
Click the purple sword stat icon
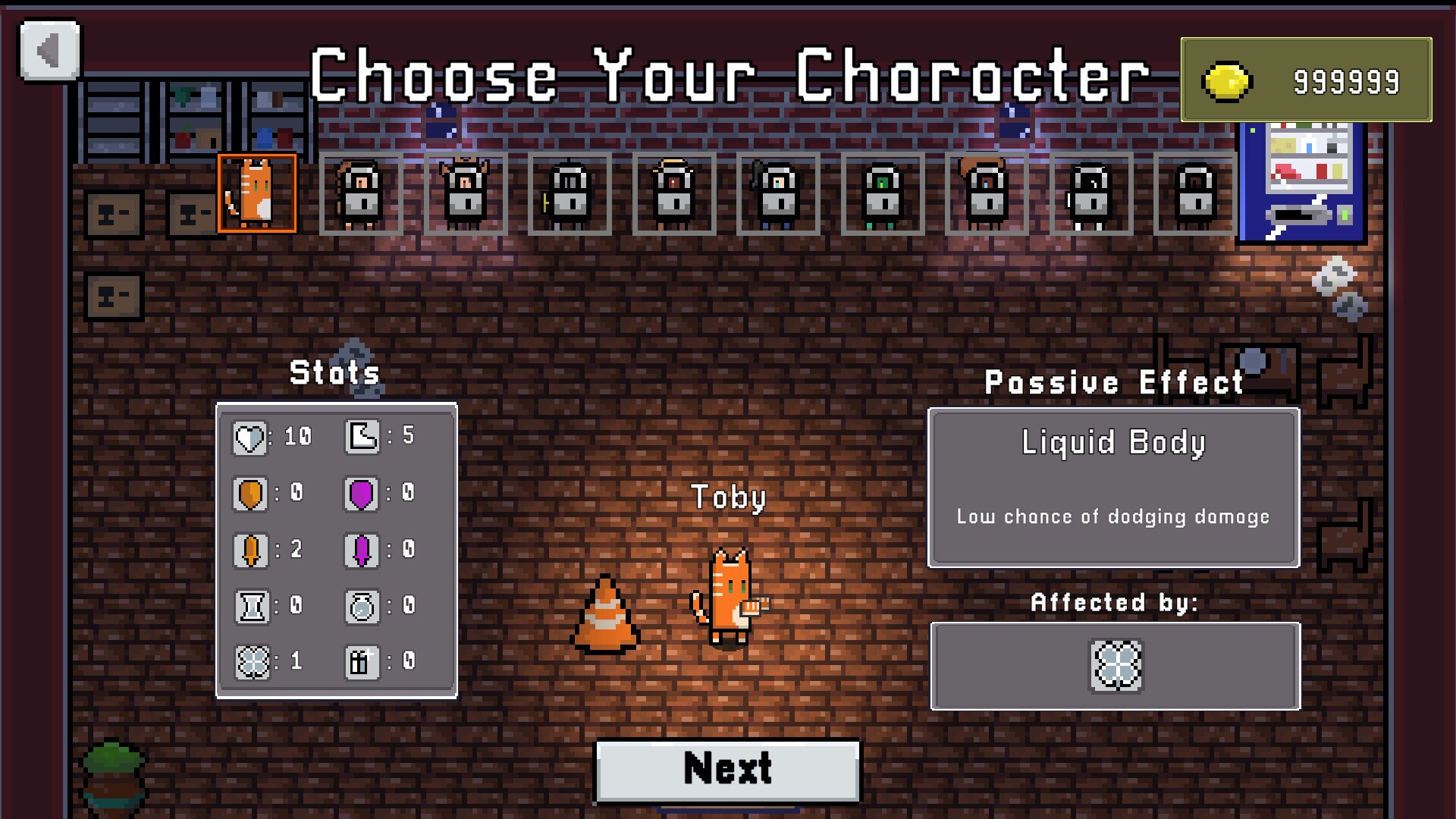362,551
